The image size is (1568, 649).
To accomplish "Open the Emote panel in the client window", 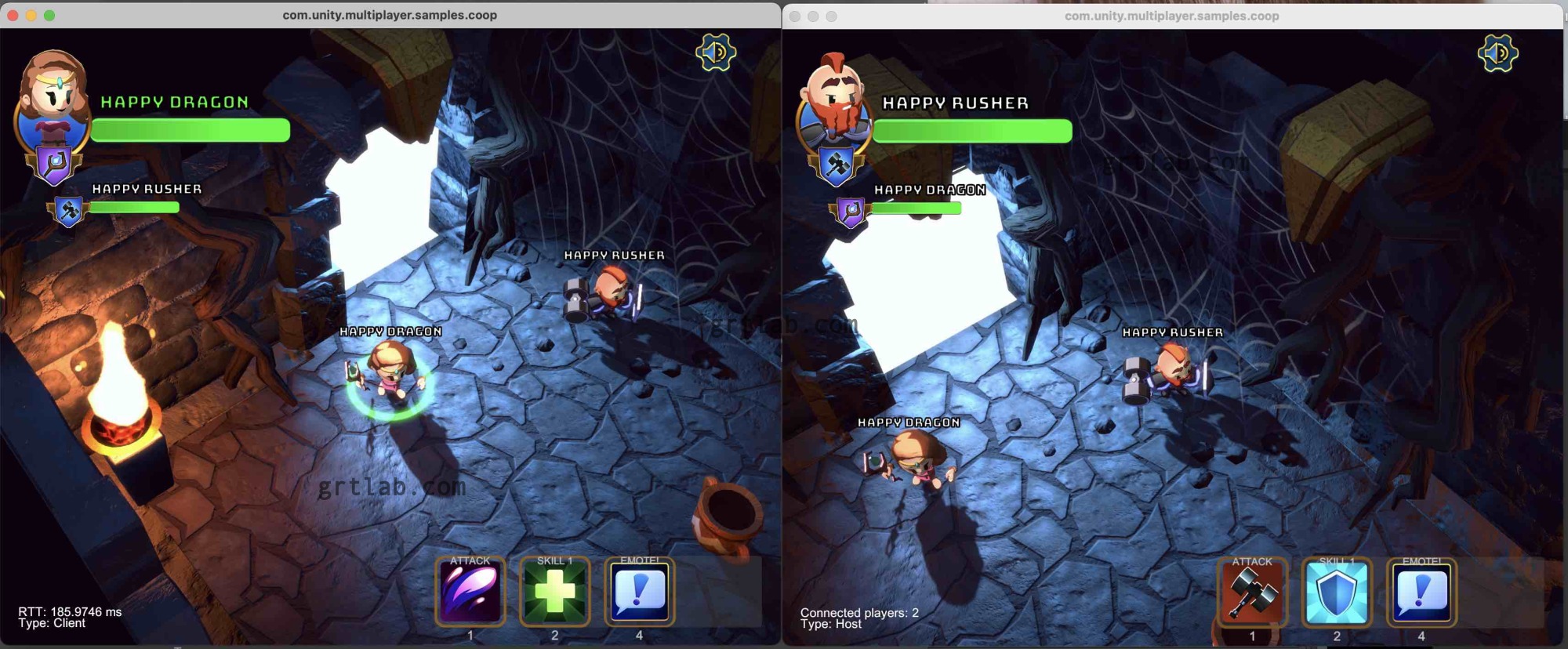I will pyautogui.click(x=640, y=593).
